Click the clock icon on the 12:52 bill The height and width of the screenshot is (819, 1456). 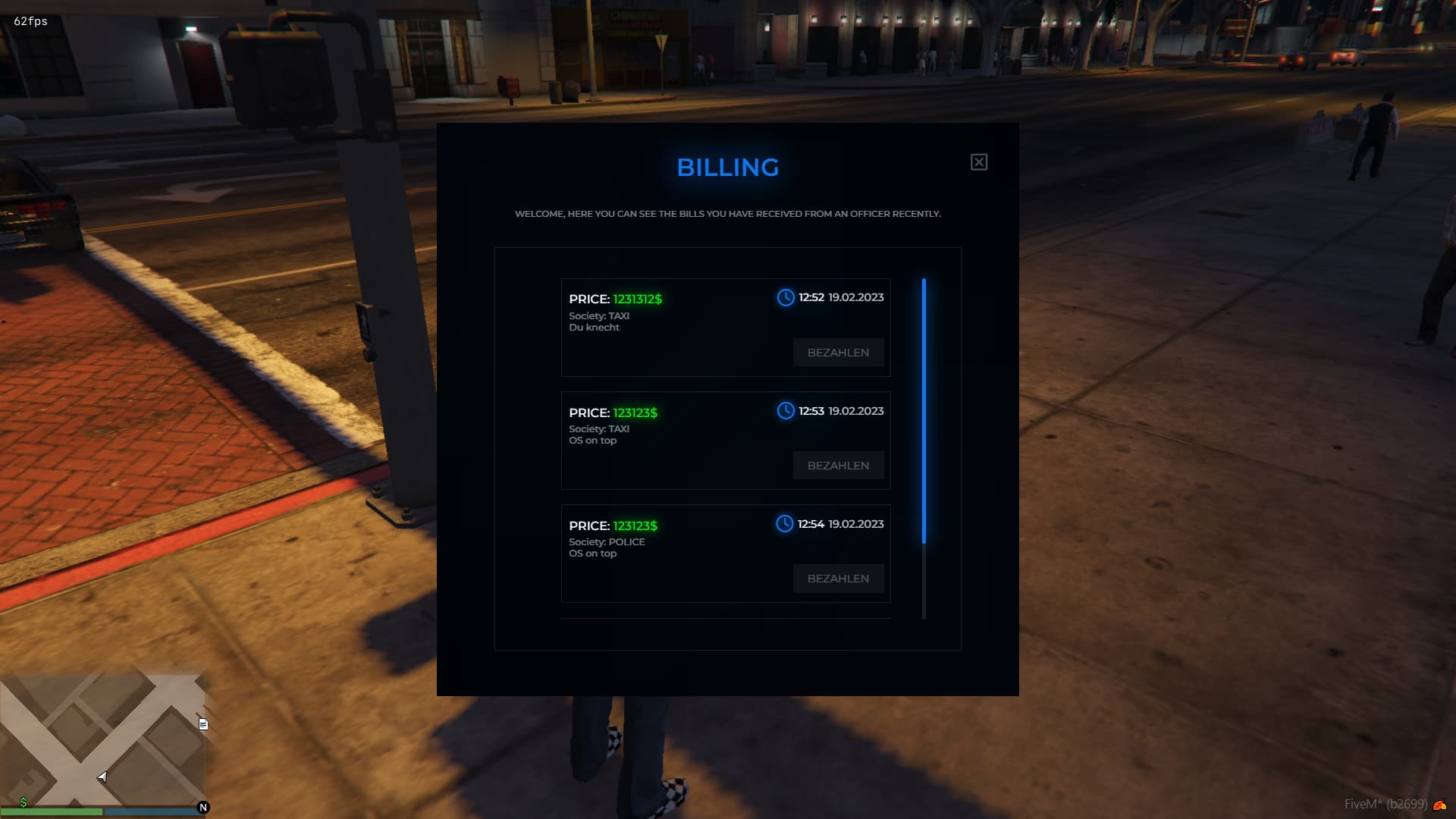785,298
